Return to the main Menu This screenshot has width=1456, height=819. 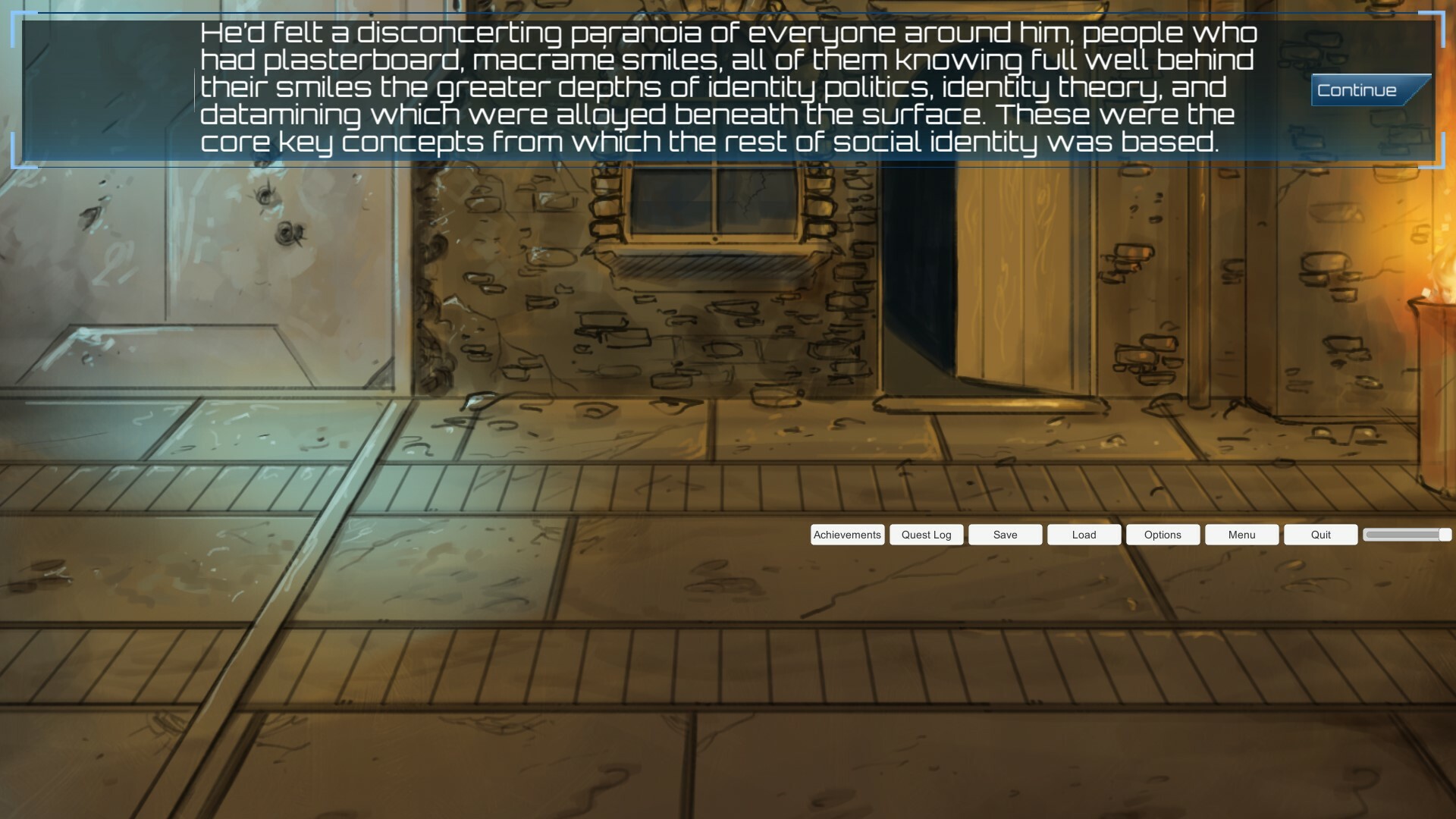(1241, 535)
